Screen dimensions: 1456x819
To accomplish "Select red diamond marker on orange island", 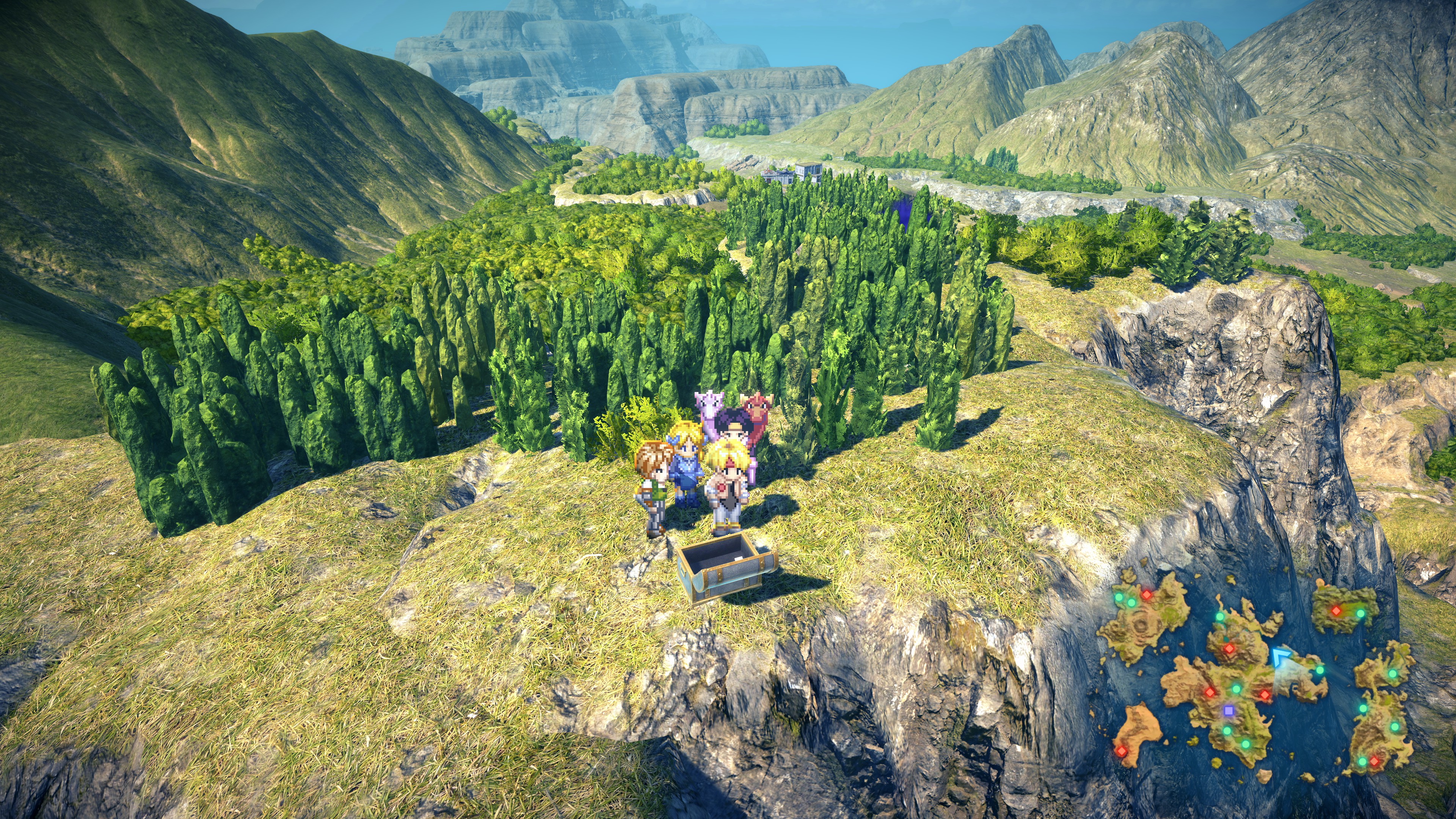I will click(1122, 751).
